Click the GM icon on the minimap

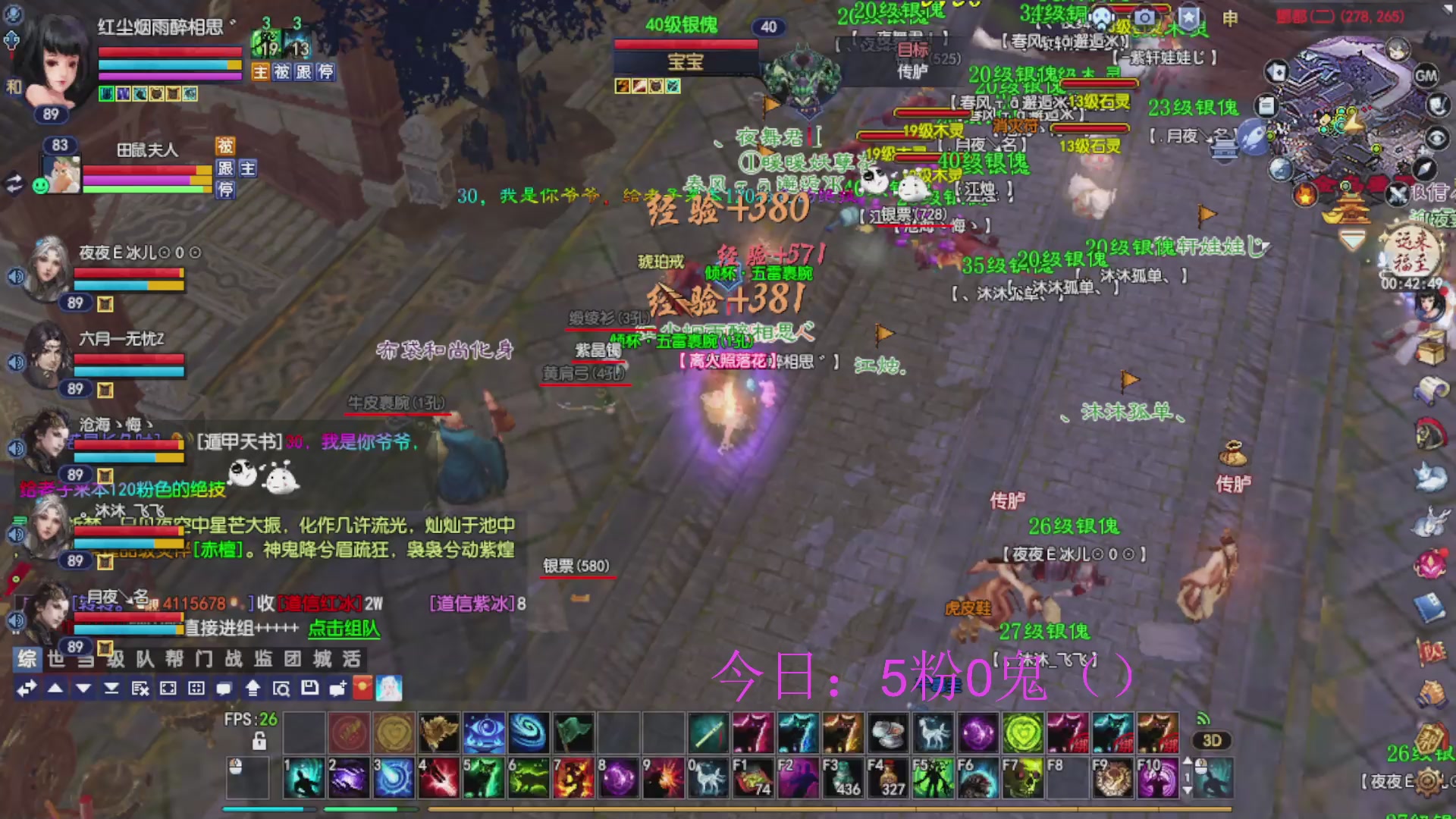1425,75
